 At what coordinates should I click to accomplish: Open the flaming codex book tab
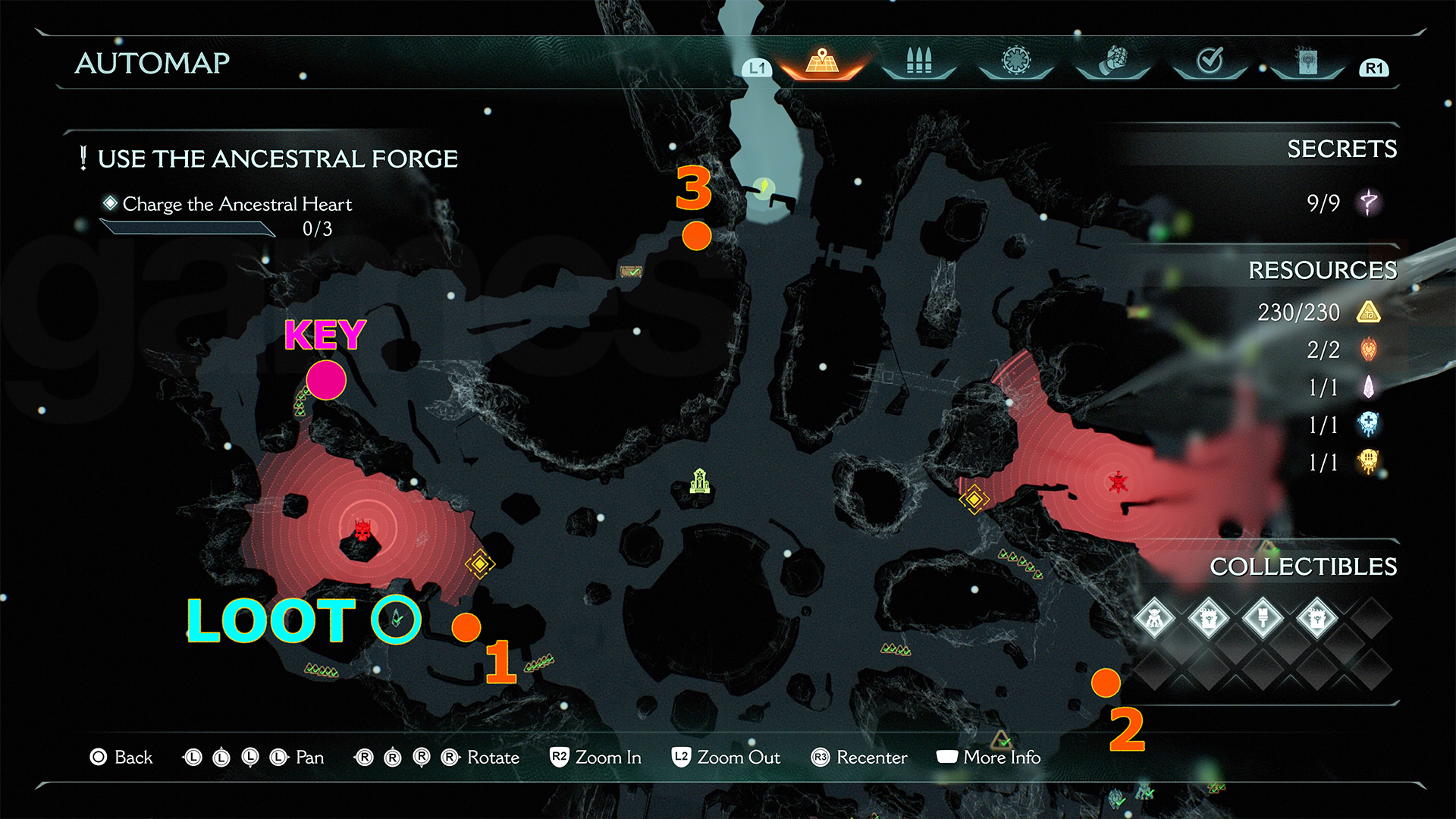point(1307,61)
